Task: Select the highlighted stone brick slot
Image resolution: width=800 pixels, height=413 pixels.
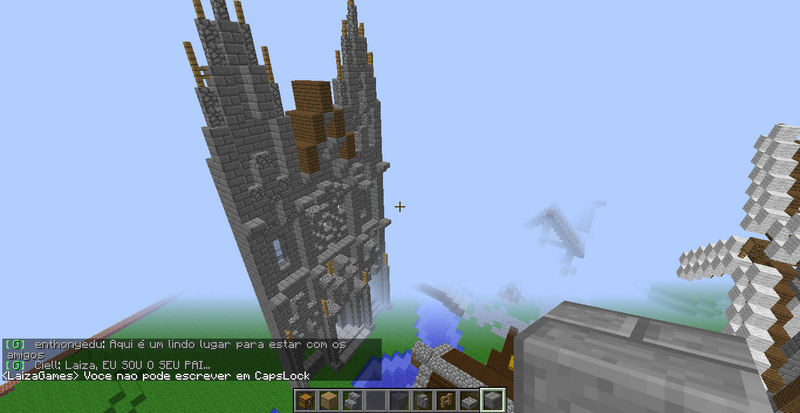Action: [x=491, y=401]
